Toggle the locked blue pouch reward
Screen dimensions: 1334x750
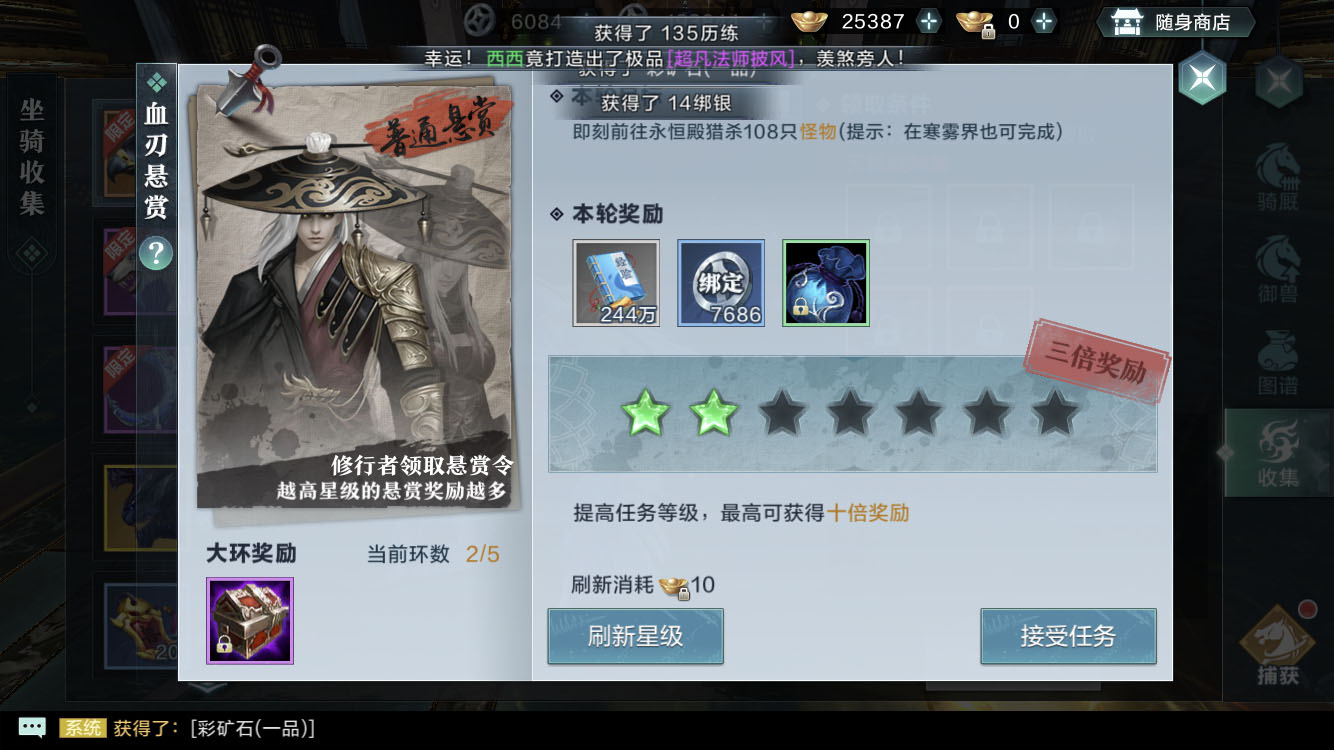tap(826, 282)
